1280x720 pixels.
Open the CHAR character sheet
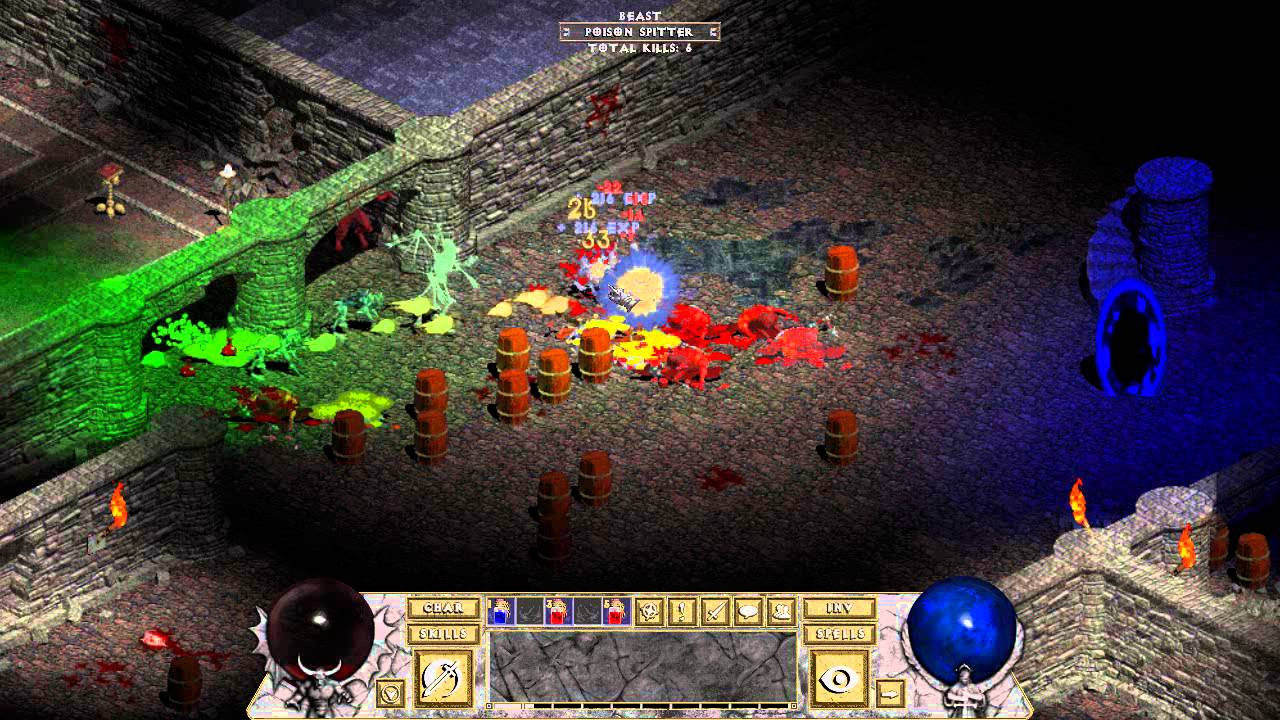point(443,608)
